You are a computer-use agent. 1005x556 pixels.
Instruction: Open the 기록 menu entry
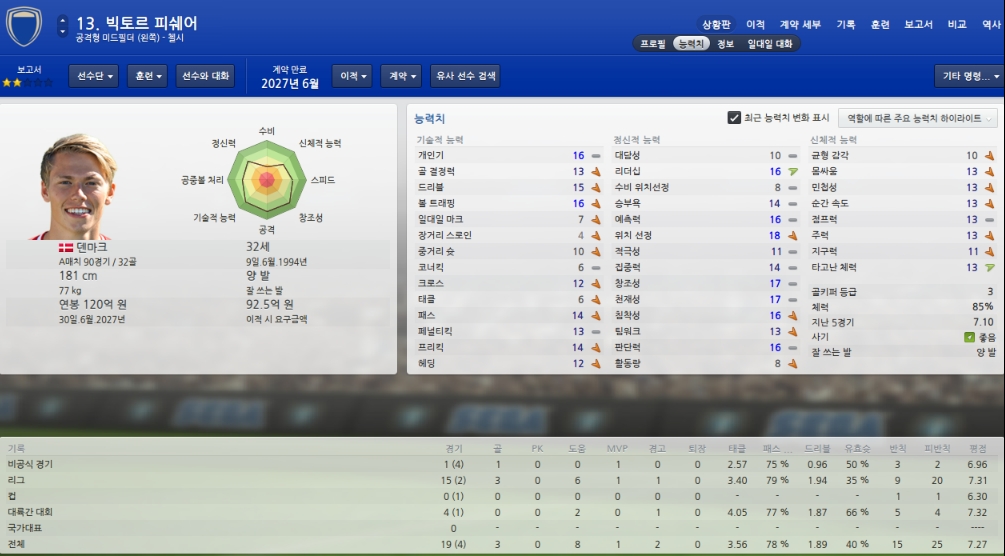click(x=846, y=24)
